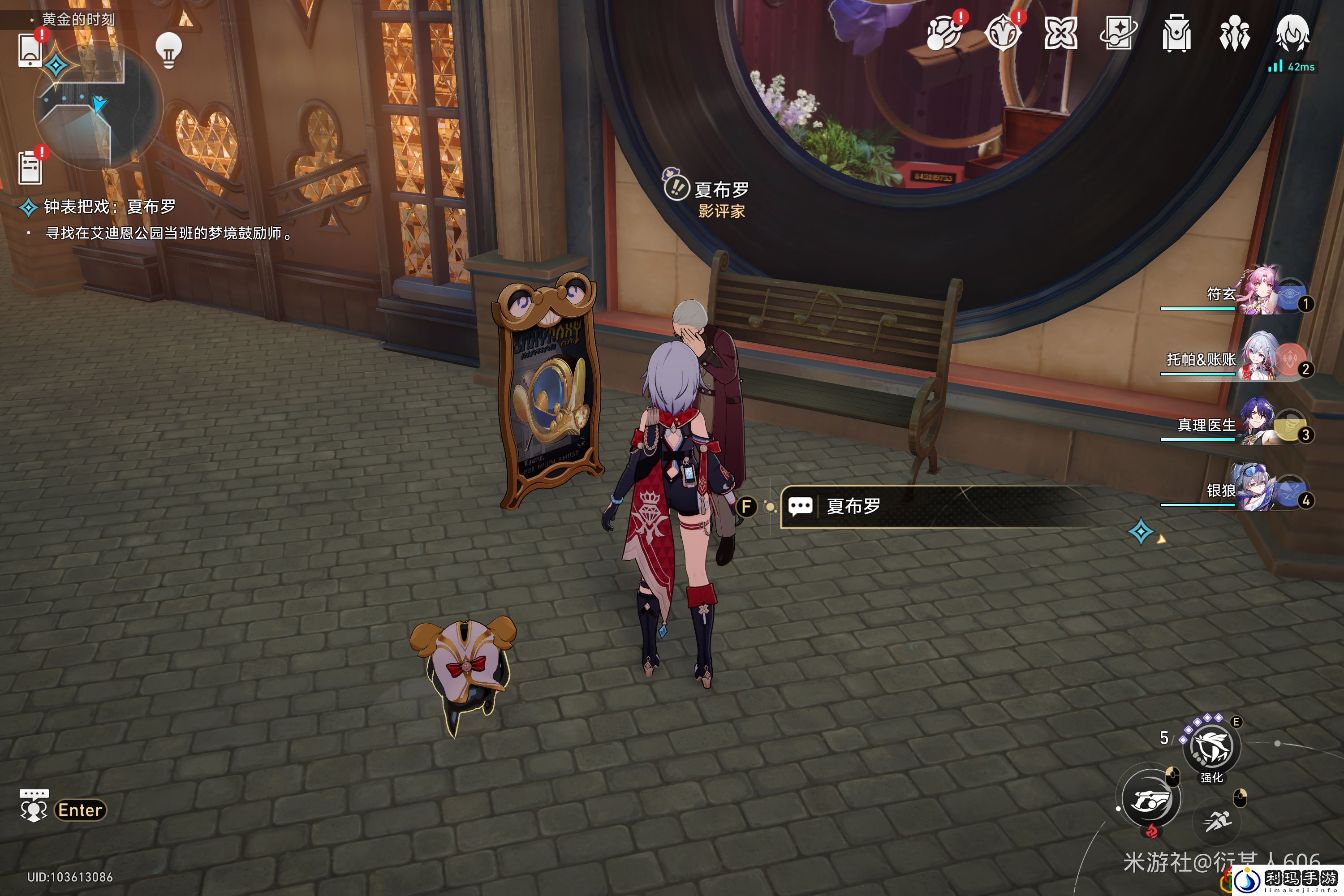Toggle the sprint running icon
1344x896 pixels.
pyautogui.click(x=1218, y=822)
